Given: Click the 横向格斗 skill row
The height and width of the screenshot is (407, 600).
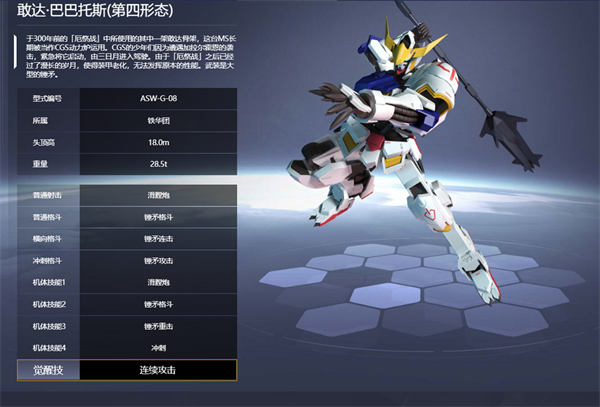Looking at the screenshot, I should (127, 238).
